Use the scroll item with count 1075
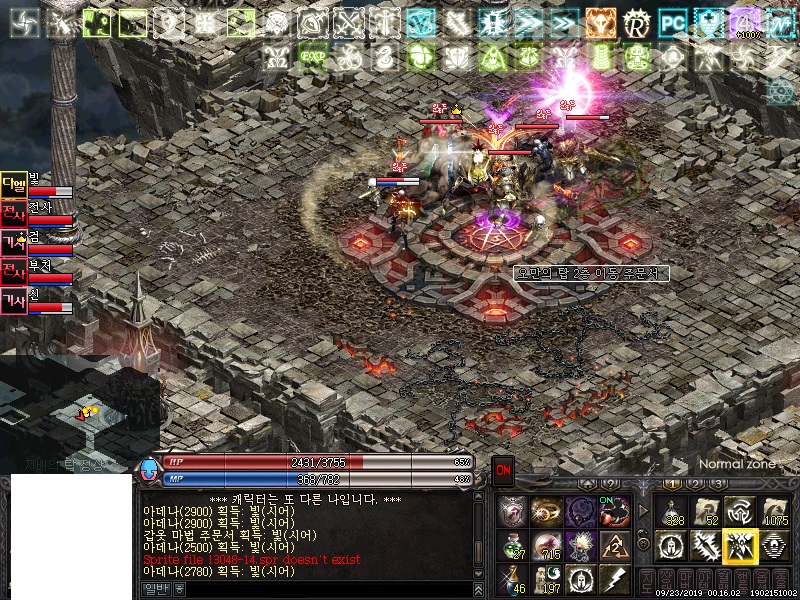This screenshot has width=800, height=600. tap(774, 512)
